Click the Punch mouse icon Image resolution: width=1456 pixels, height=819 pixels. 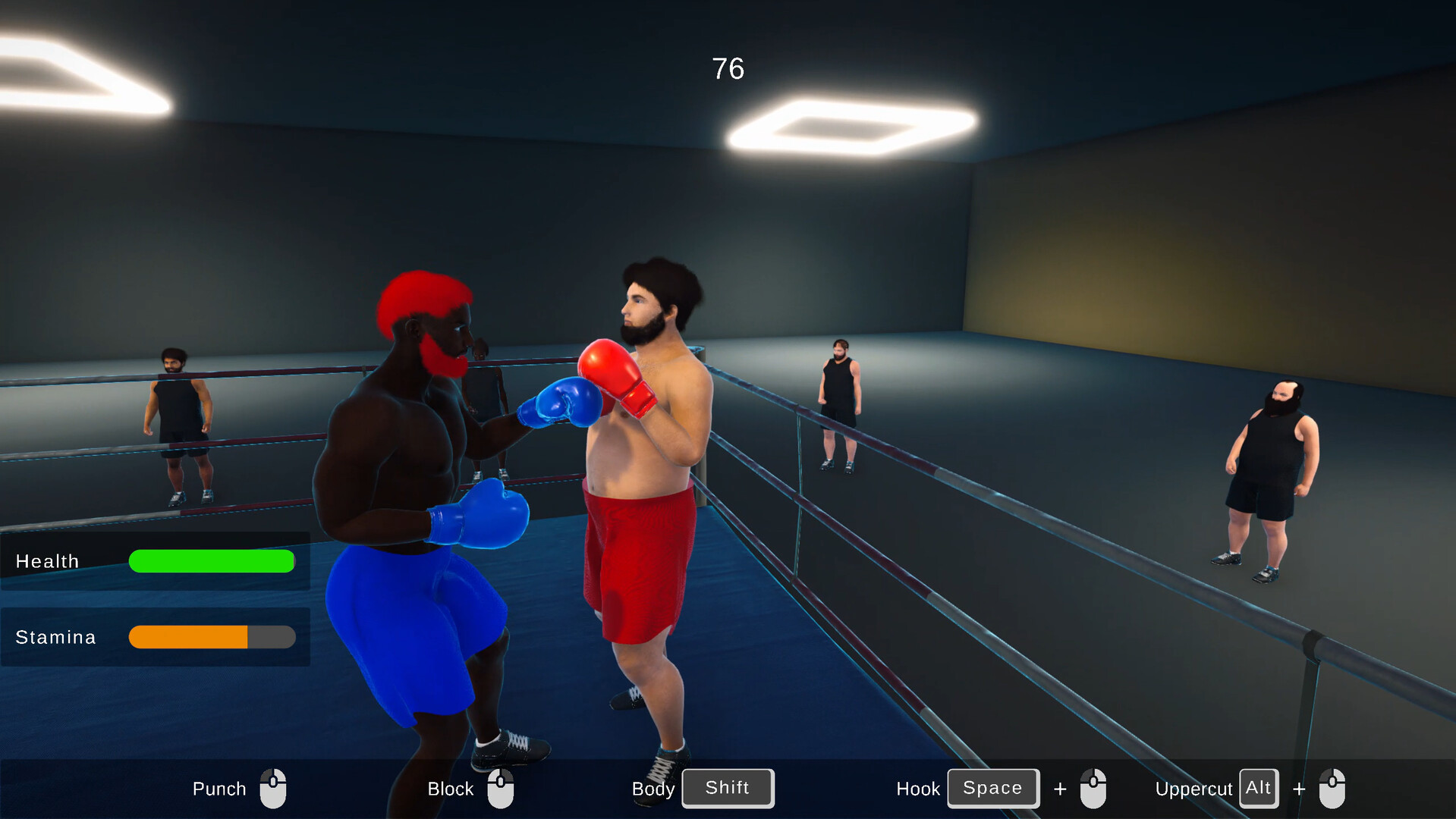coord(272,789)
